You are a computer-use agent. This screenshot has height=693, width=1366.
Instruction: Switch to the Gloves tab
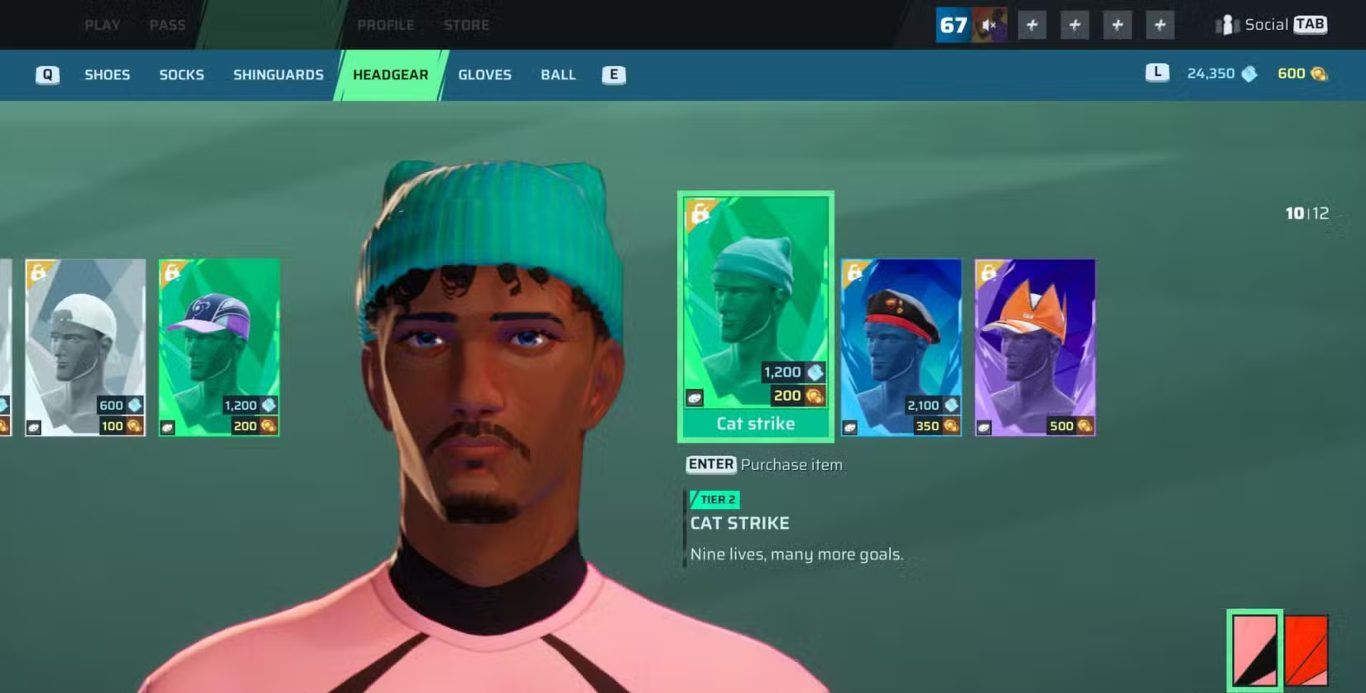point(484,75)
